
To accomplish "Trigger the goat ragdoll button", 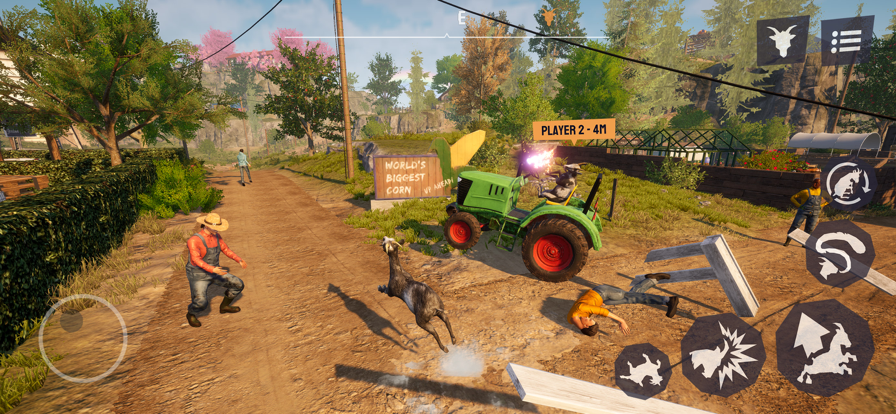I will (x=642, y=370).
